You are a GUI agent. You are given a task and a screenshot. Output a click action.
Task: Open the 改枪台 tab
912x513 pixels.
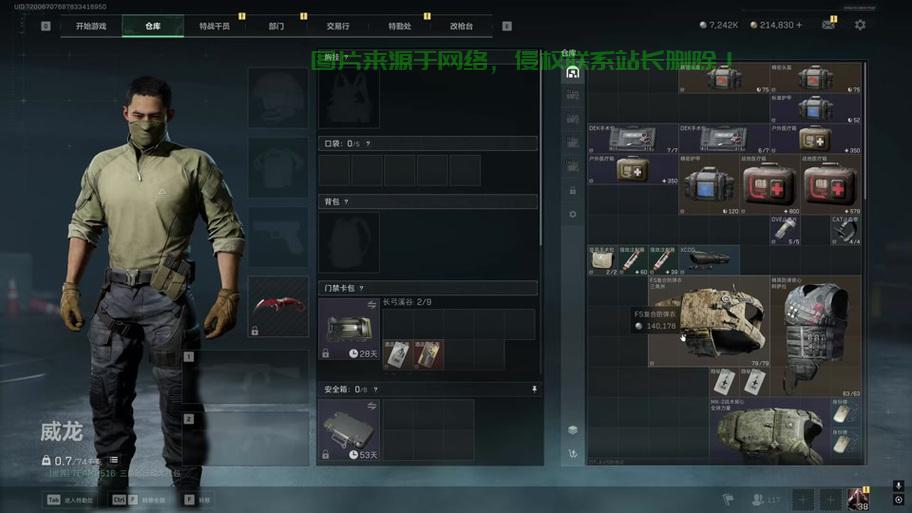[x=461, y=26]
